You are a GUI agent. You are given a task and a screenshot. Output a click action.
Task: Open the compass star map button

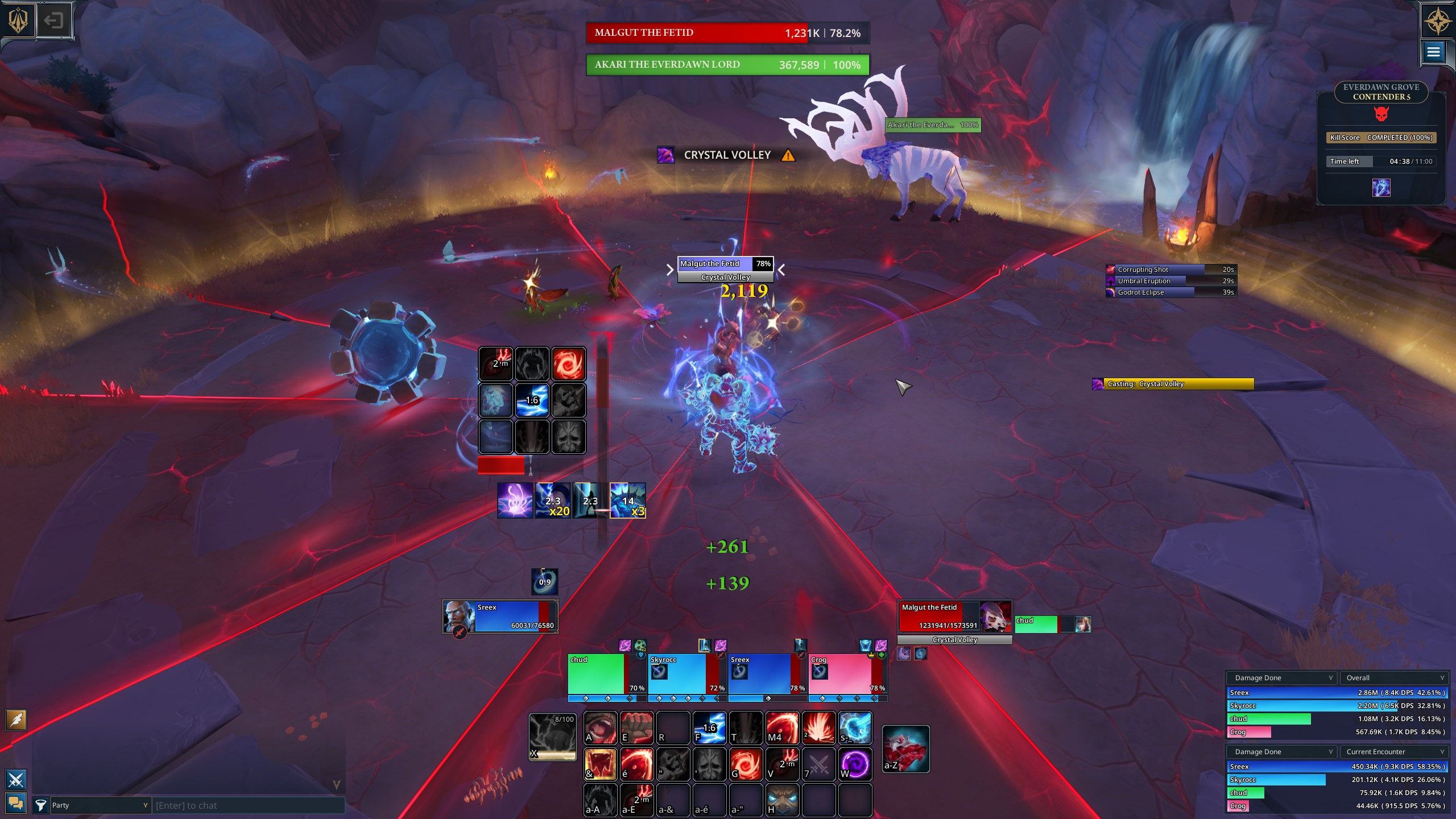(x=1437, y=21)
